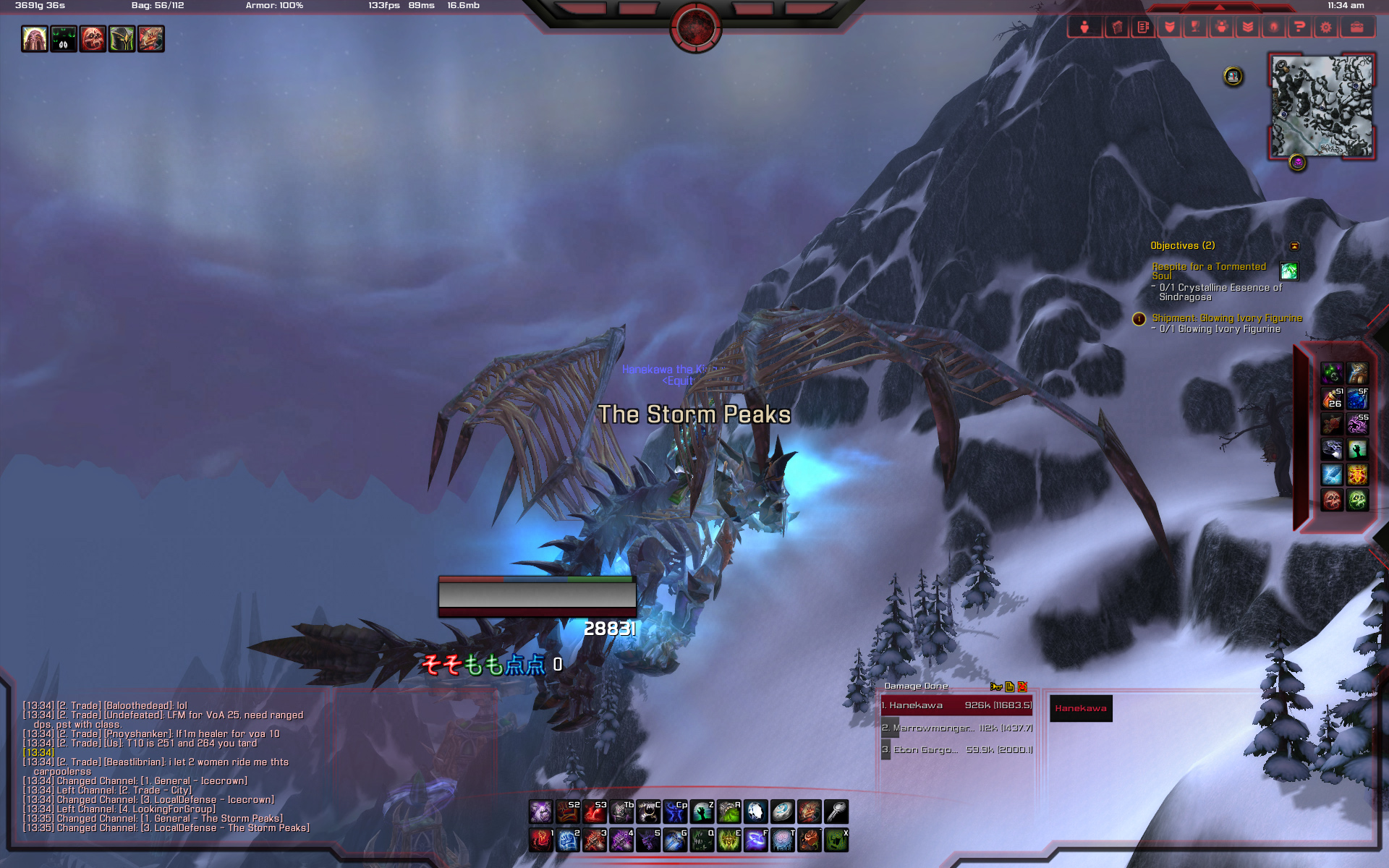
Task: Use the key icon action slot
Action: (836, 812)
